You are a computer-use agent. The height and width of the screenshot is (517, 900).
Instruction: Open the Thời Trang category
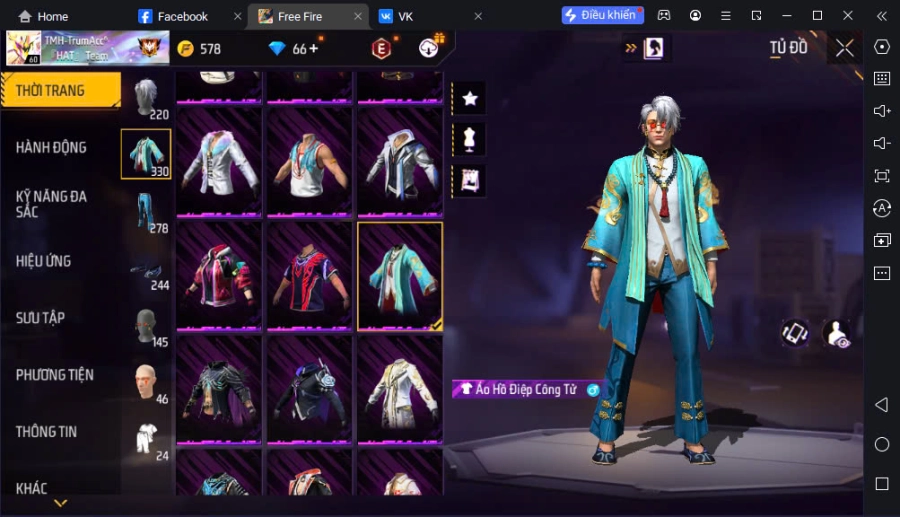[x=55, y=91]
